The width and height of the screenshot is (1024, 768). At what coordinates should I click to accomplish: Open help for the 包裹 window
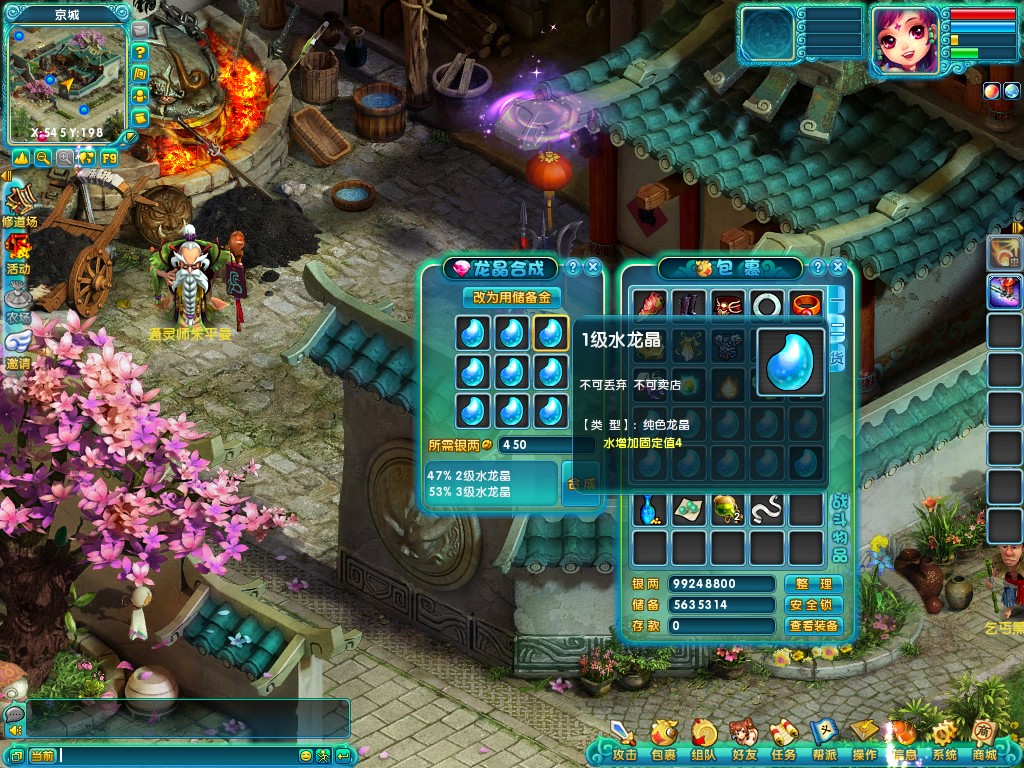pos(818,267)
